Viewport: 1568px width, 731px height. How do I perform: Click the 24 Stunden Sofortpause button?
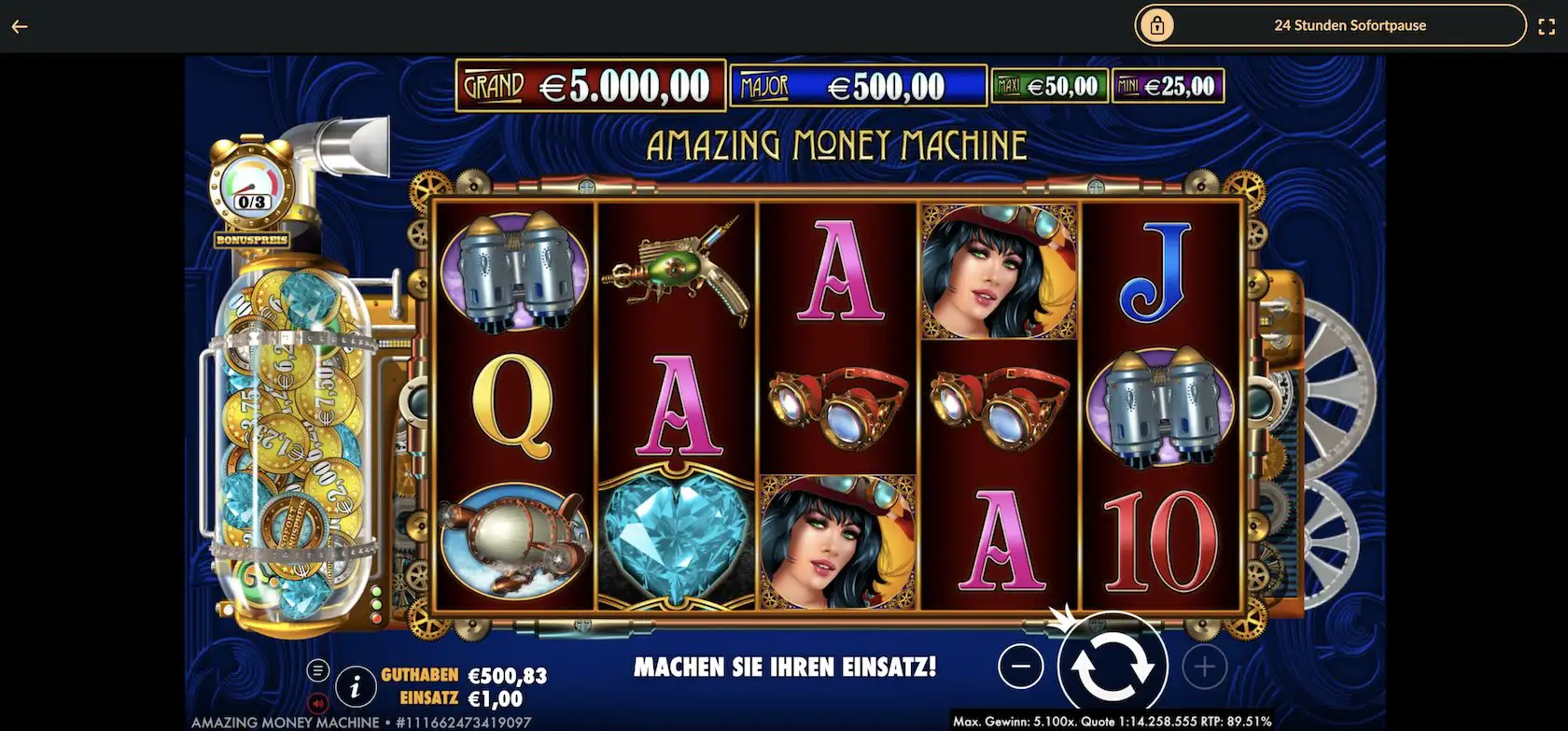(x=1351, y=25)
